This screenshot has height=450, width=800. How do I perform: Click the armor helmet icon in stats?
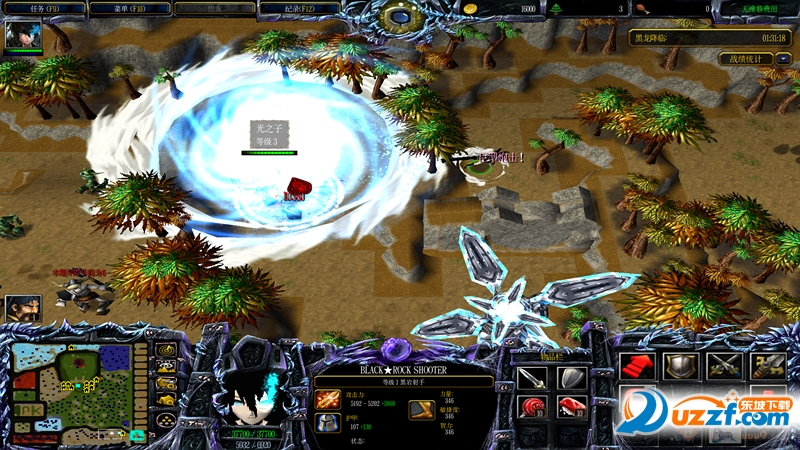point(328,423)
